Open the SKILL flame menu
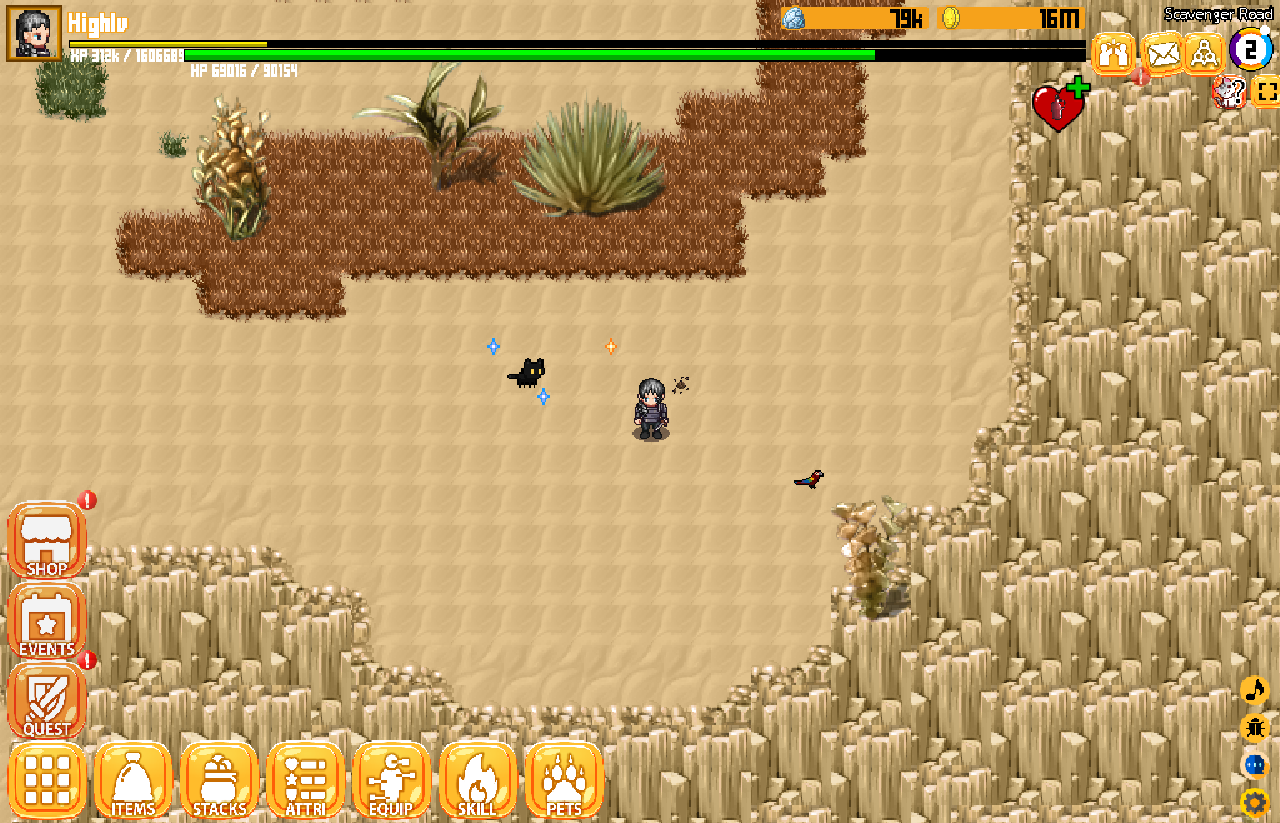Viewport: 1280px width, 823px height. 477,780
